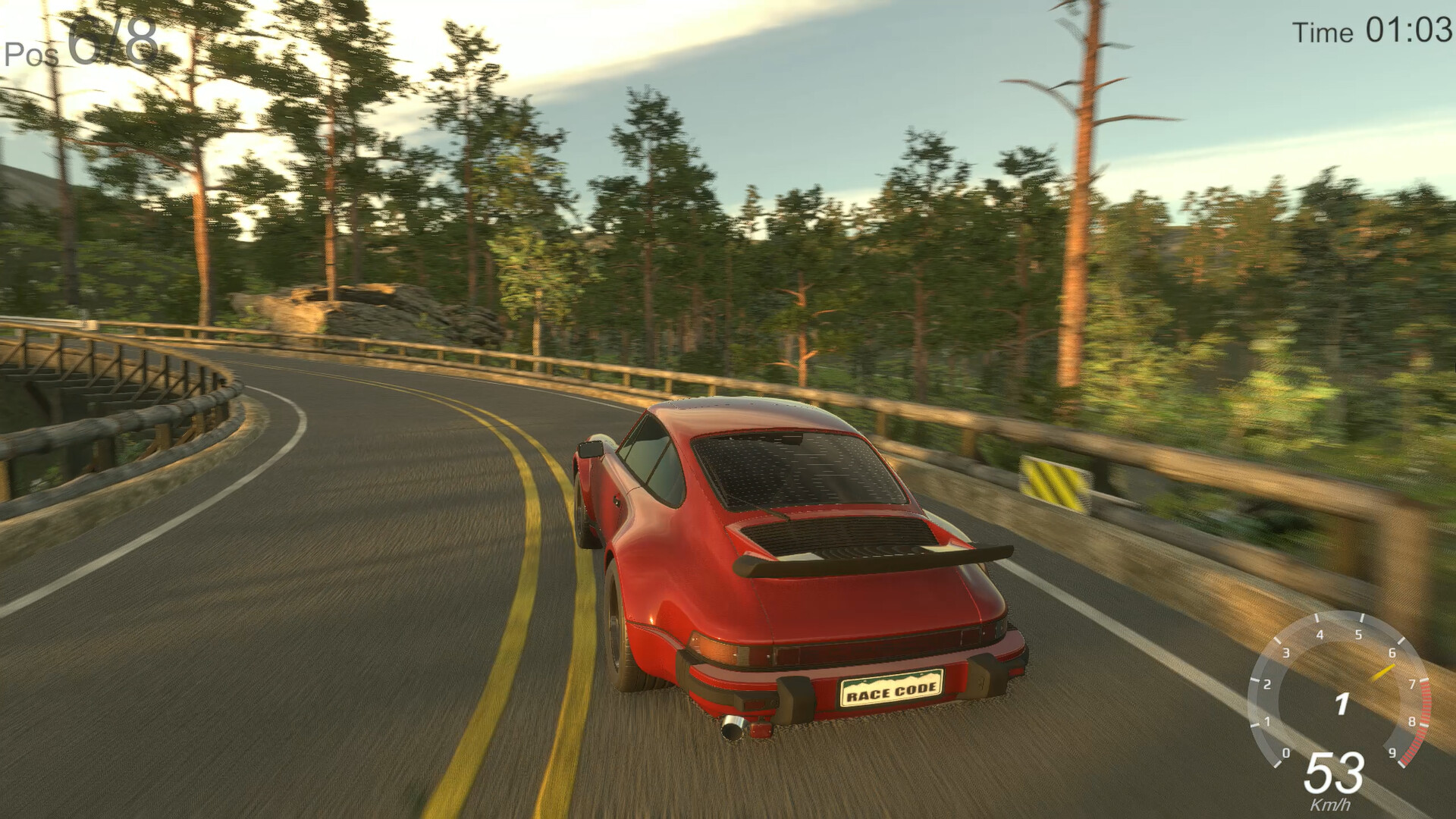Click the Time 01:03 race timer
The height and width of the screenshot is (819, 1456).
click(x=1376, y=32)
